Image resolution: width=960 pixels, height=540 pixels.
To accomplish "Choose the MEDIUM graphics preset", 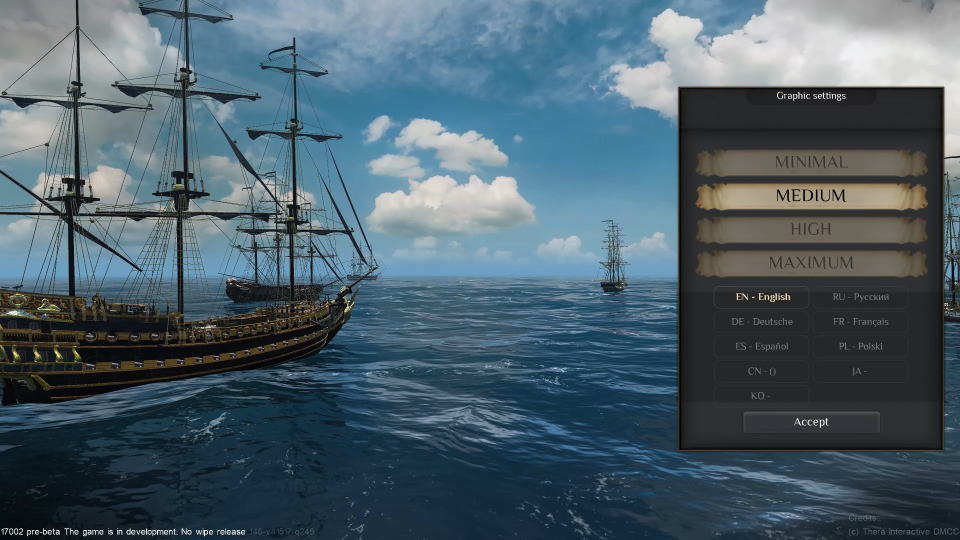I will 810,196.
